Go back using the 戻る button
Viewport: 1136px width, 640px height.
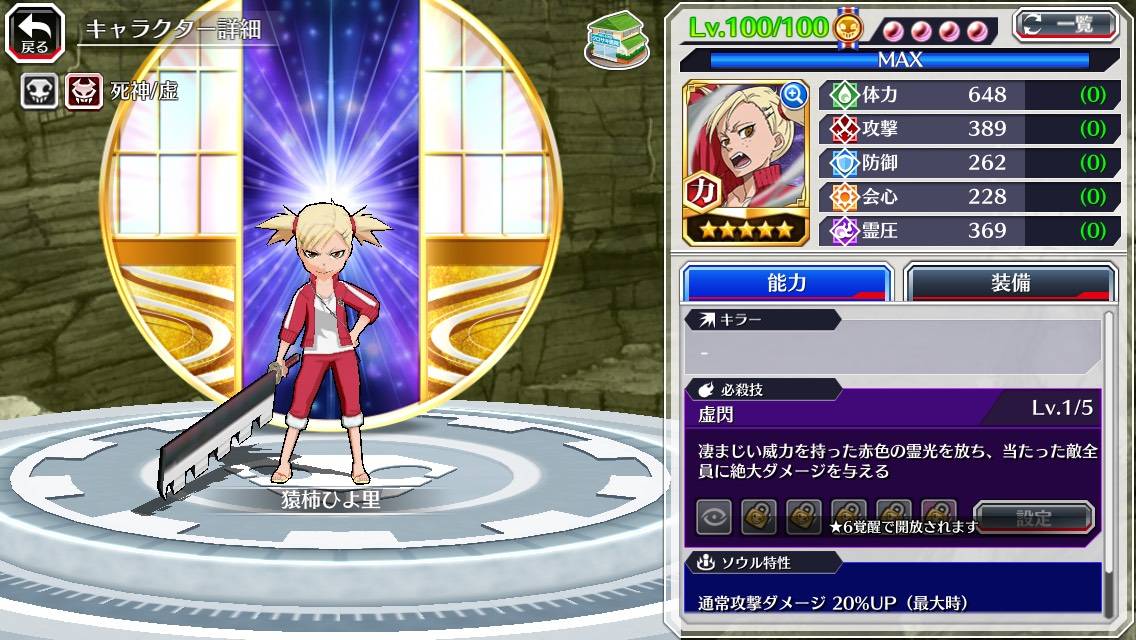[x=35, y=32]
